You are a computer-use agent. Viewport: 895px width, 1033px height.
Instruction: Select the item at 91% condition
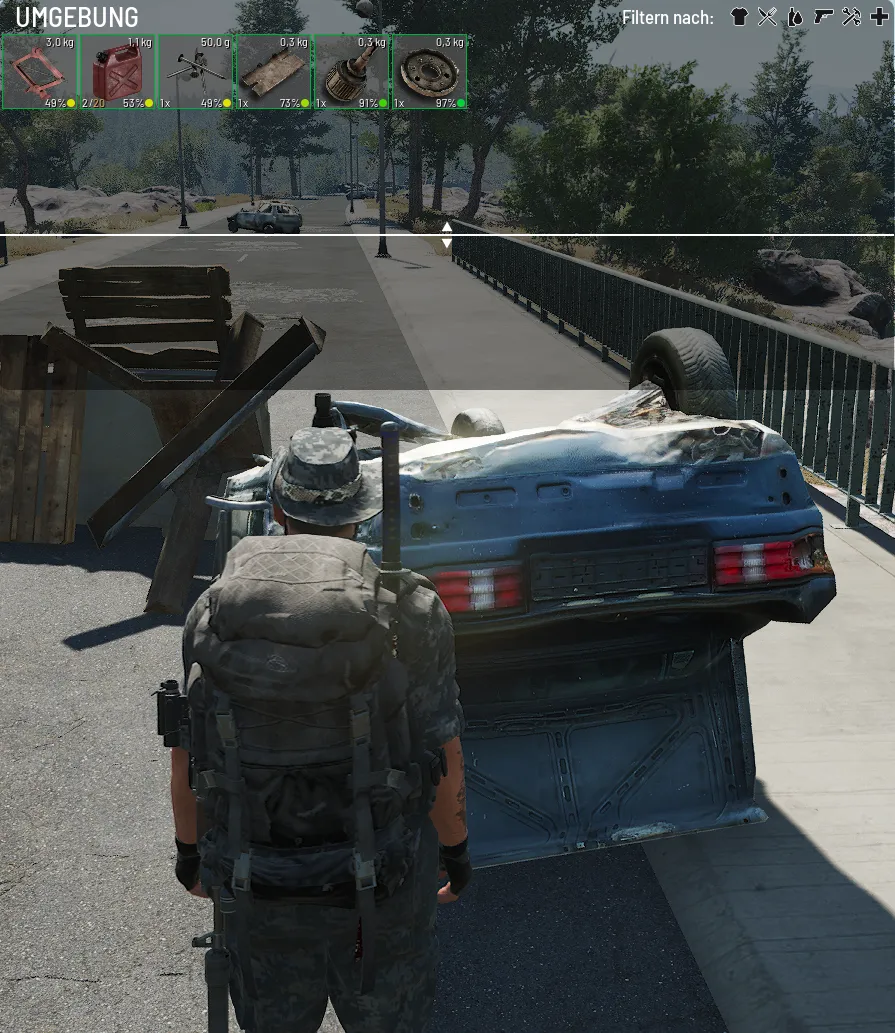(352, 72)
